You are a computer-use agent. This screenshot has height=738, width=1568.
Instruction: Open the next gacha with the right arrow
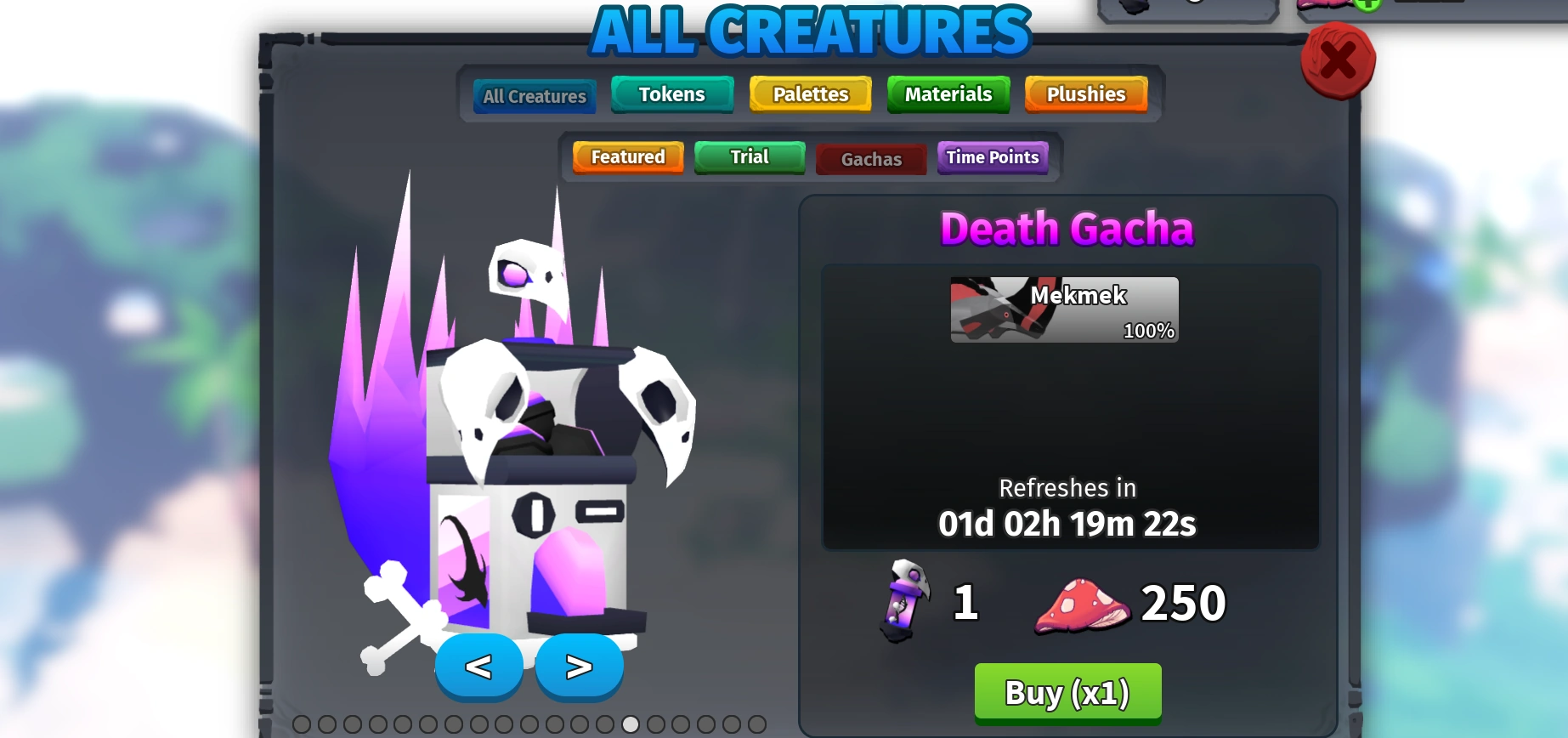point(579,667)
